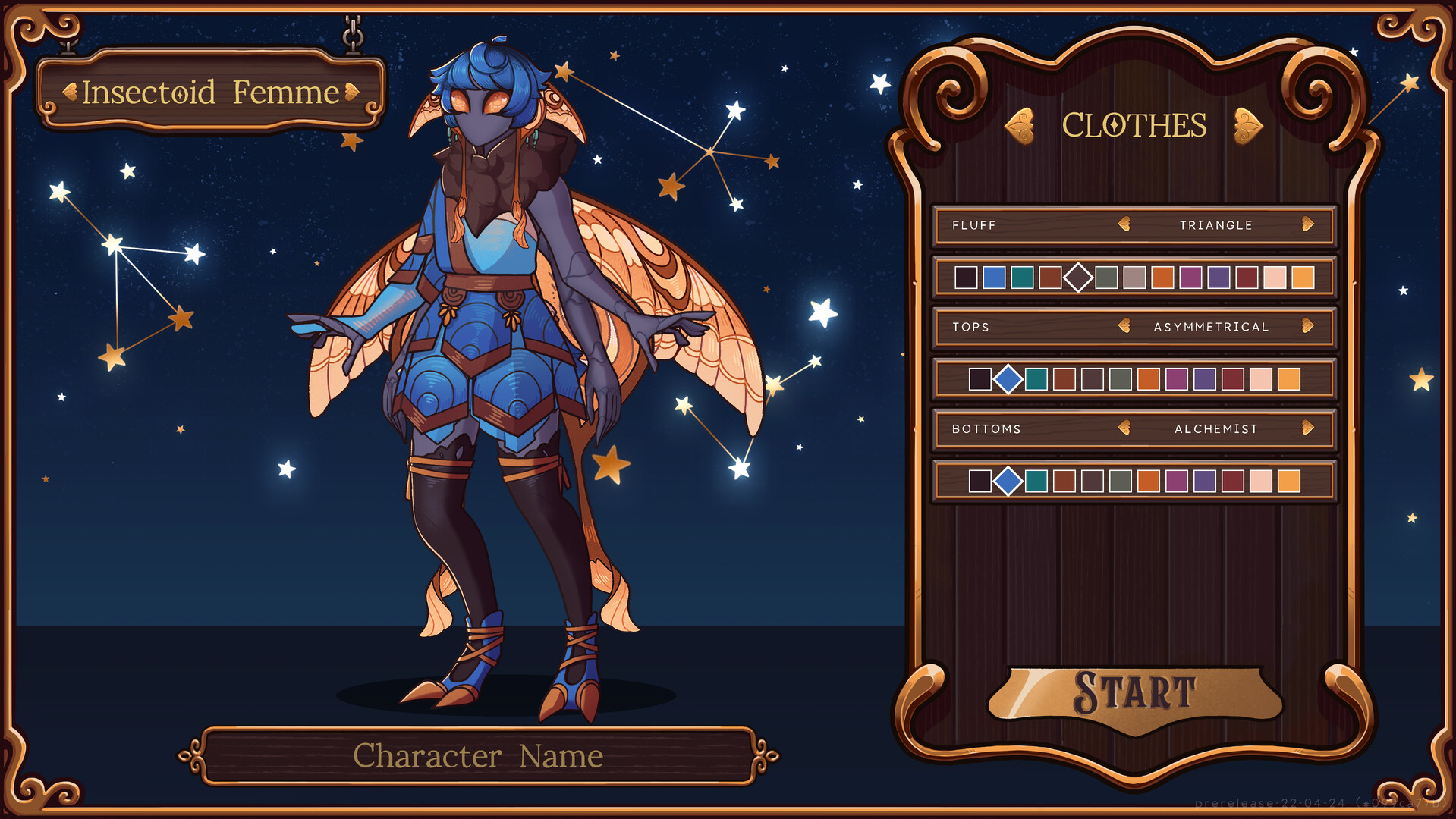Image resolution: width=1456 pixels, height=819 pixels.
Task: Select the blue diamond swatch in the Bottoms palette
Action: tap(1009, 480)
